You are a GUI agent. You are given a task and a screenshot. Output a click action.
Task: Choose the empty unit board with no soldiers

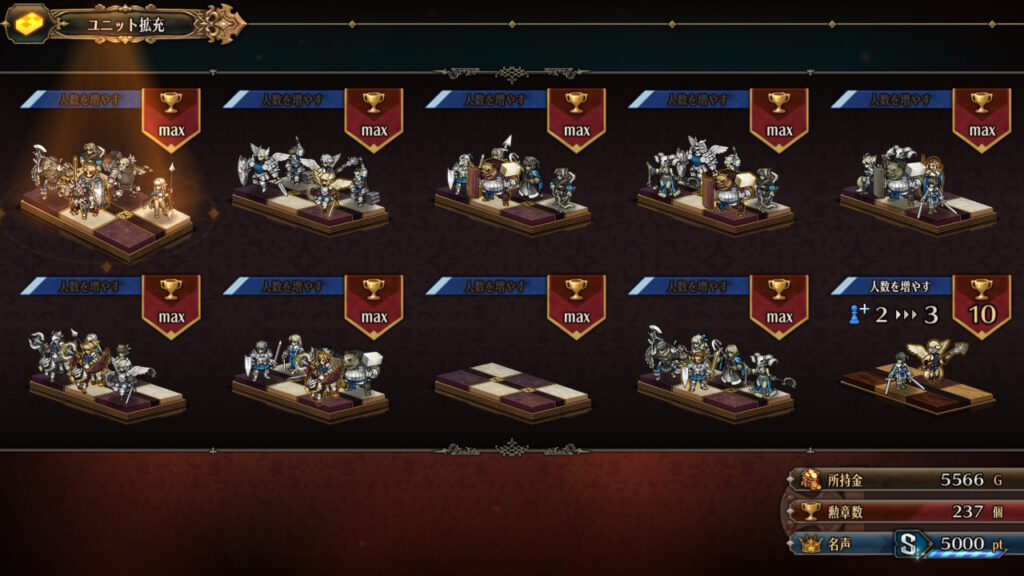click(x=512, y=388)
